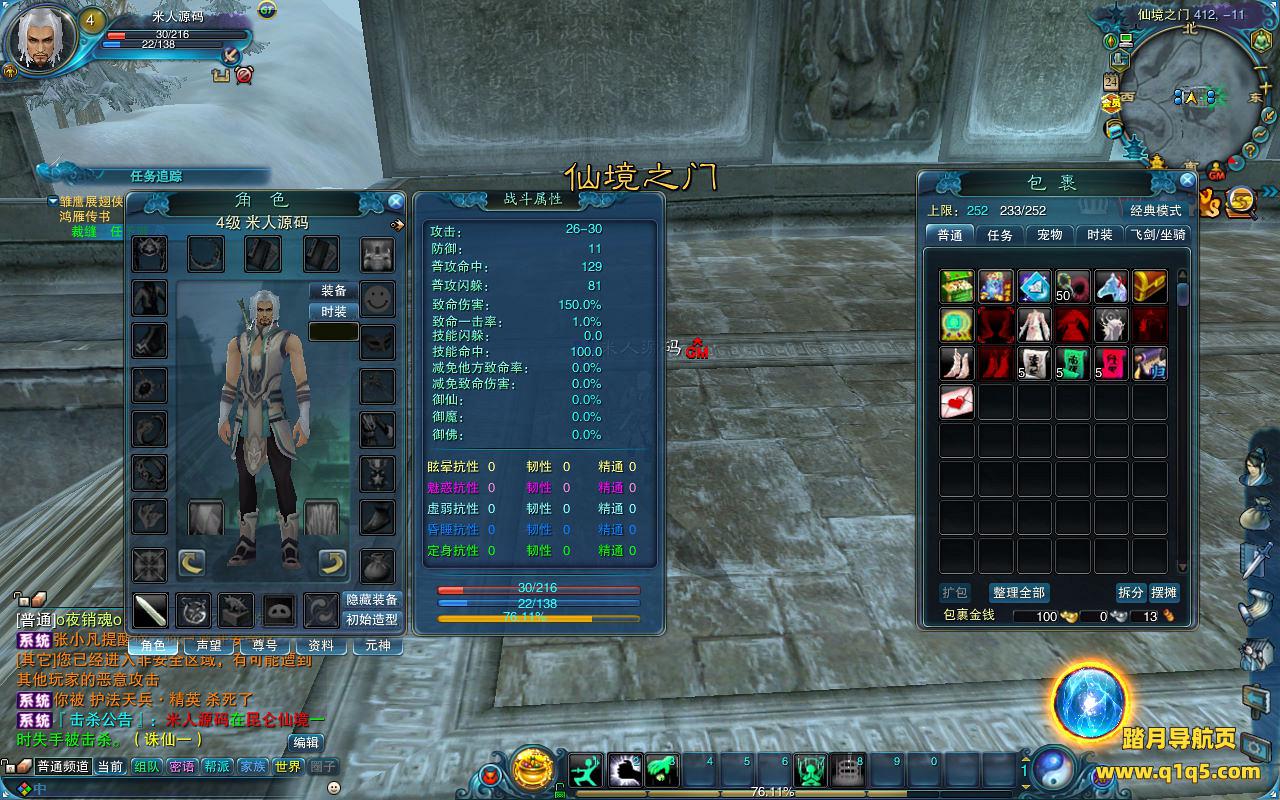Viewport: 1280px width, 800px height.
Task: Open the 资料 character tab
Action: pos(321,646)
